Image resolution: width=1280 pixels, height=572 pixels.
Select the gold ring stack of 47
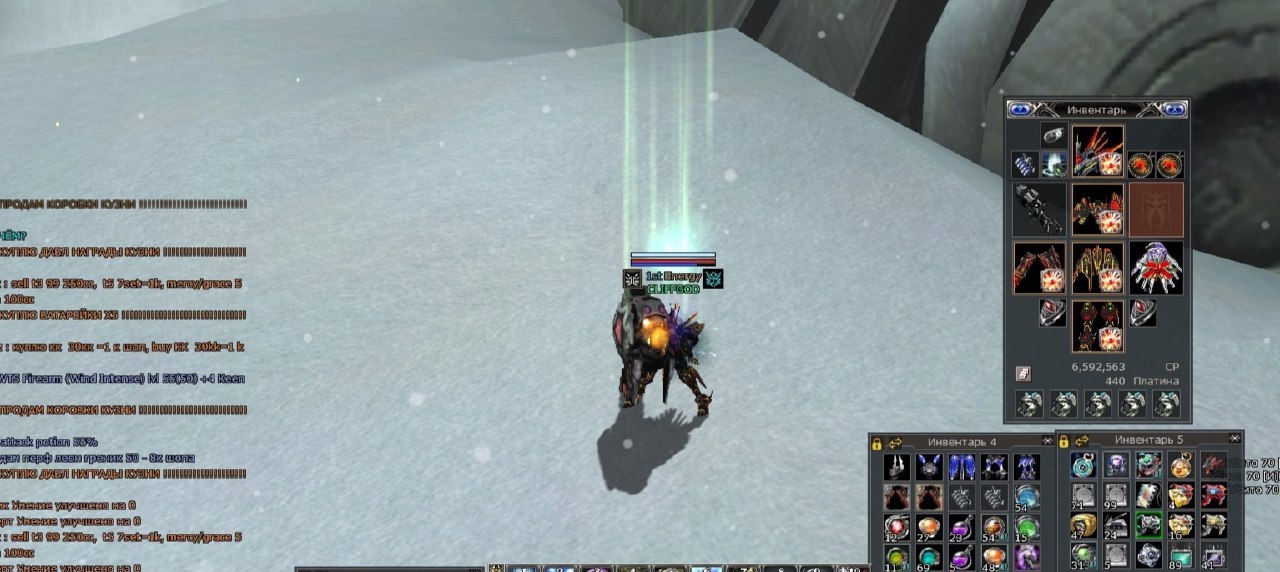point(1083,526)
